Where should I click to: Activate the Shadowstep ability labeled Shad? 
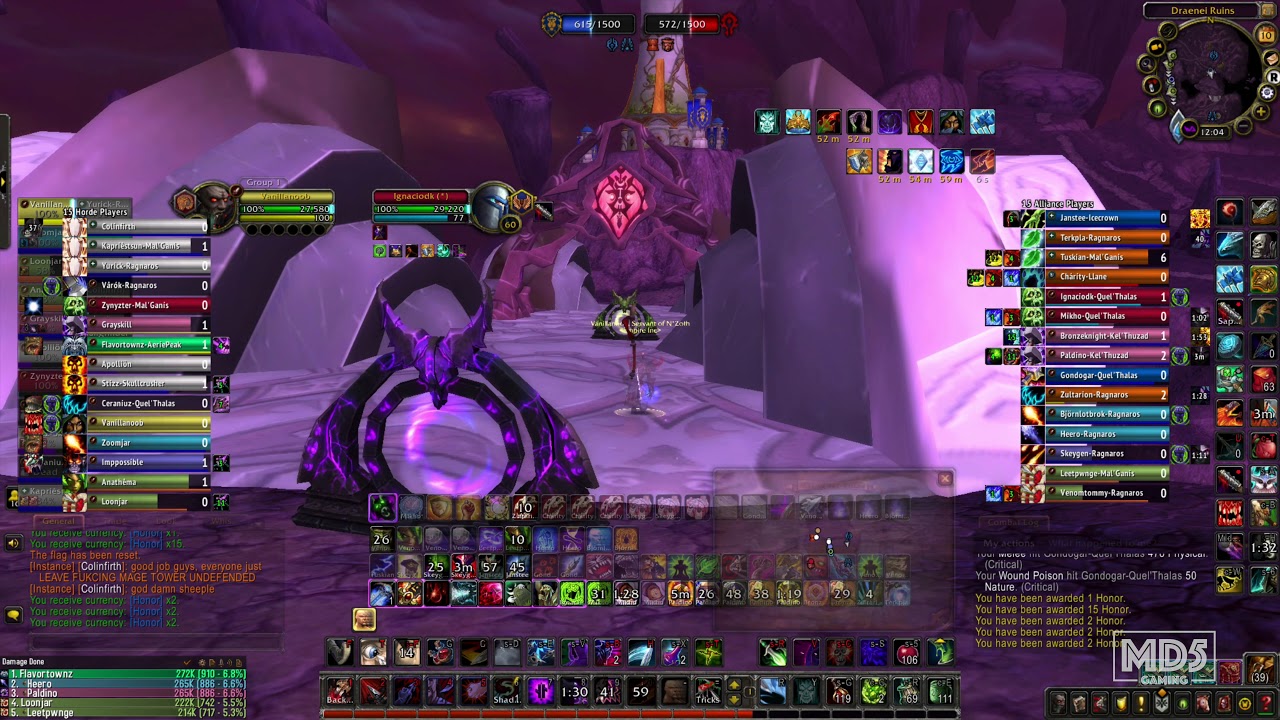pyautogui.click(x=507, y=691)
